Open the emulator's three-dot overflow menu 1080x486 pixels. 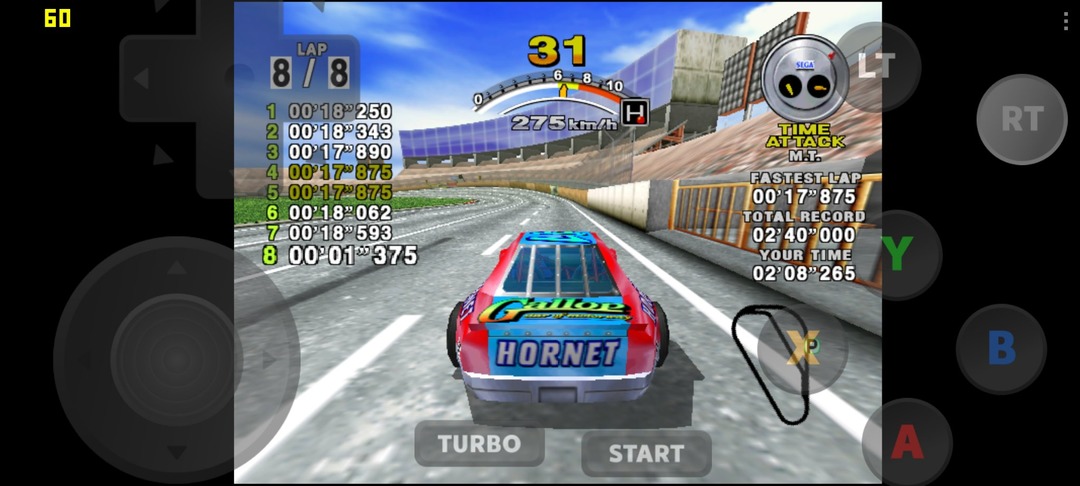click(x=1064, y=22)
